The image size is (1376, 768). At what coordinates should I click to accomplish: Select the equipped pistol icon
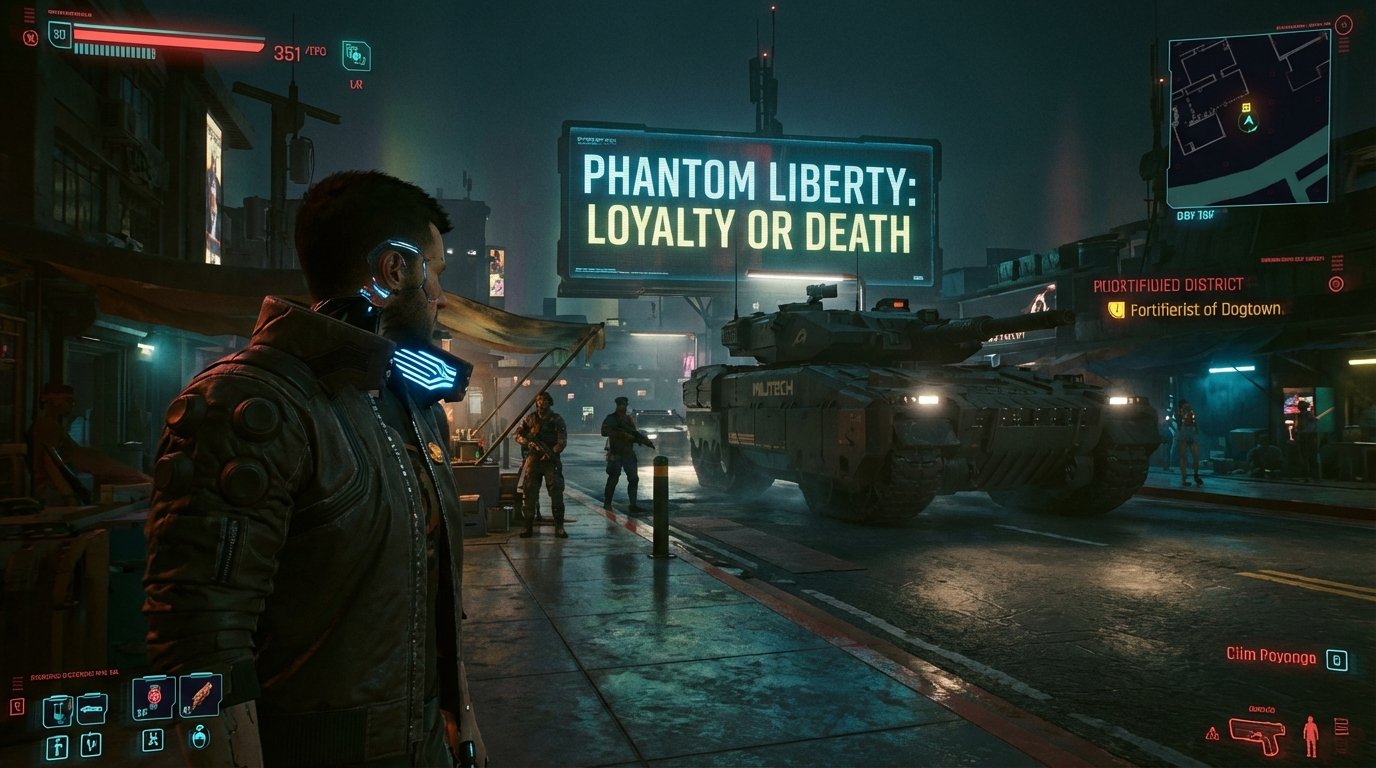tap(1257, 734)
